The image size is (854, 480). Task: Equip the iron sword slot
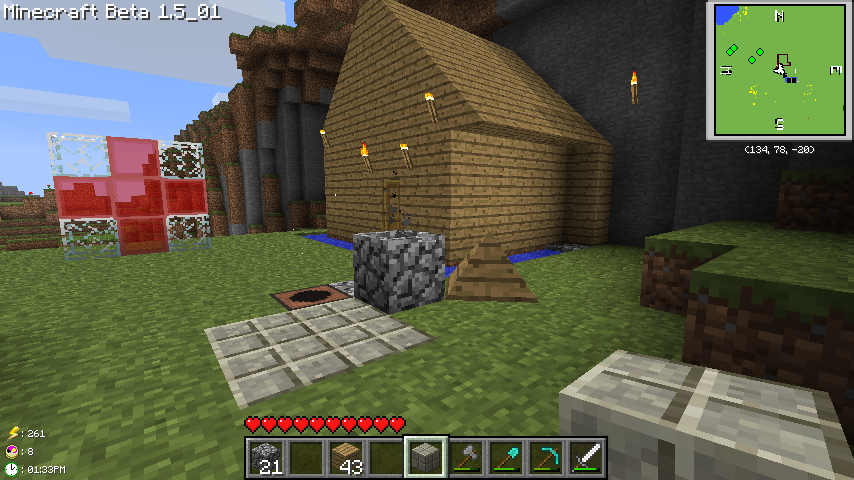click(586, 457)
